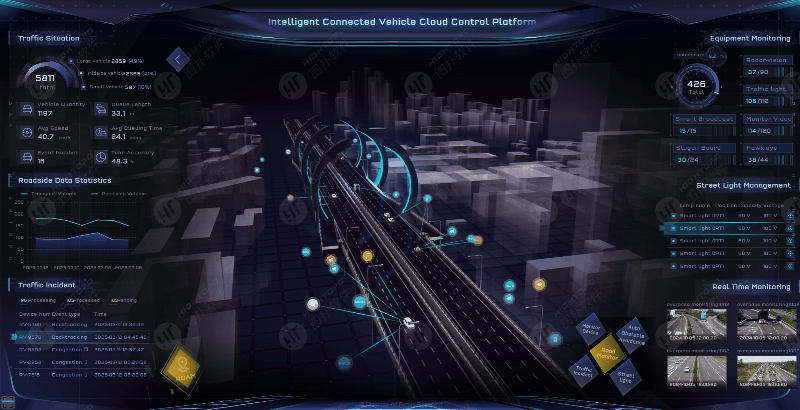Filter incidents by Pending status
Screen dimensions: 800x410
(124, 300)
